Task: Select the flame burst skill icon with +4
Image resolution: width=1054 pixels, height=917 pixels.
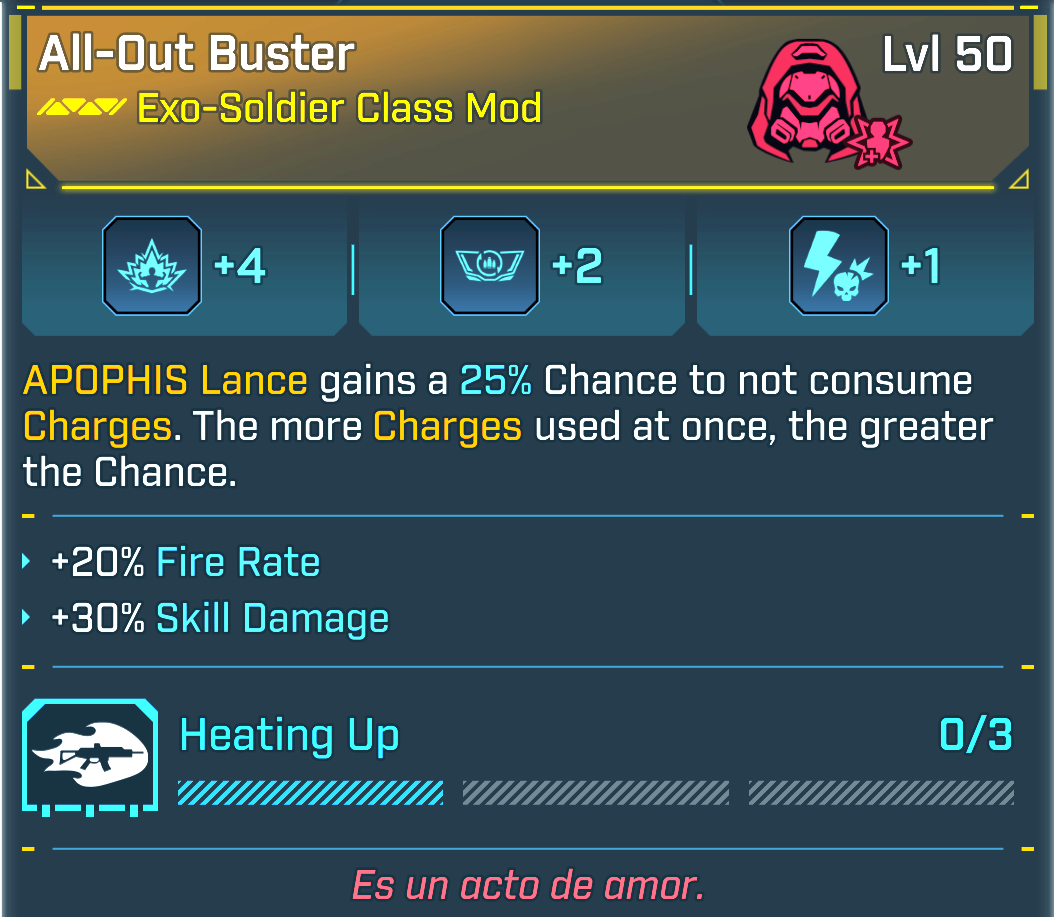Action: pos(152,266)
